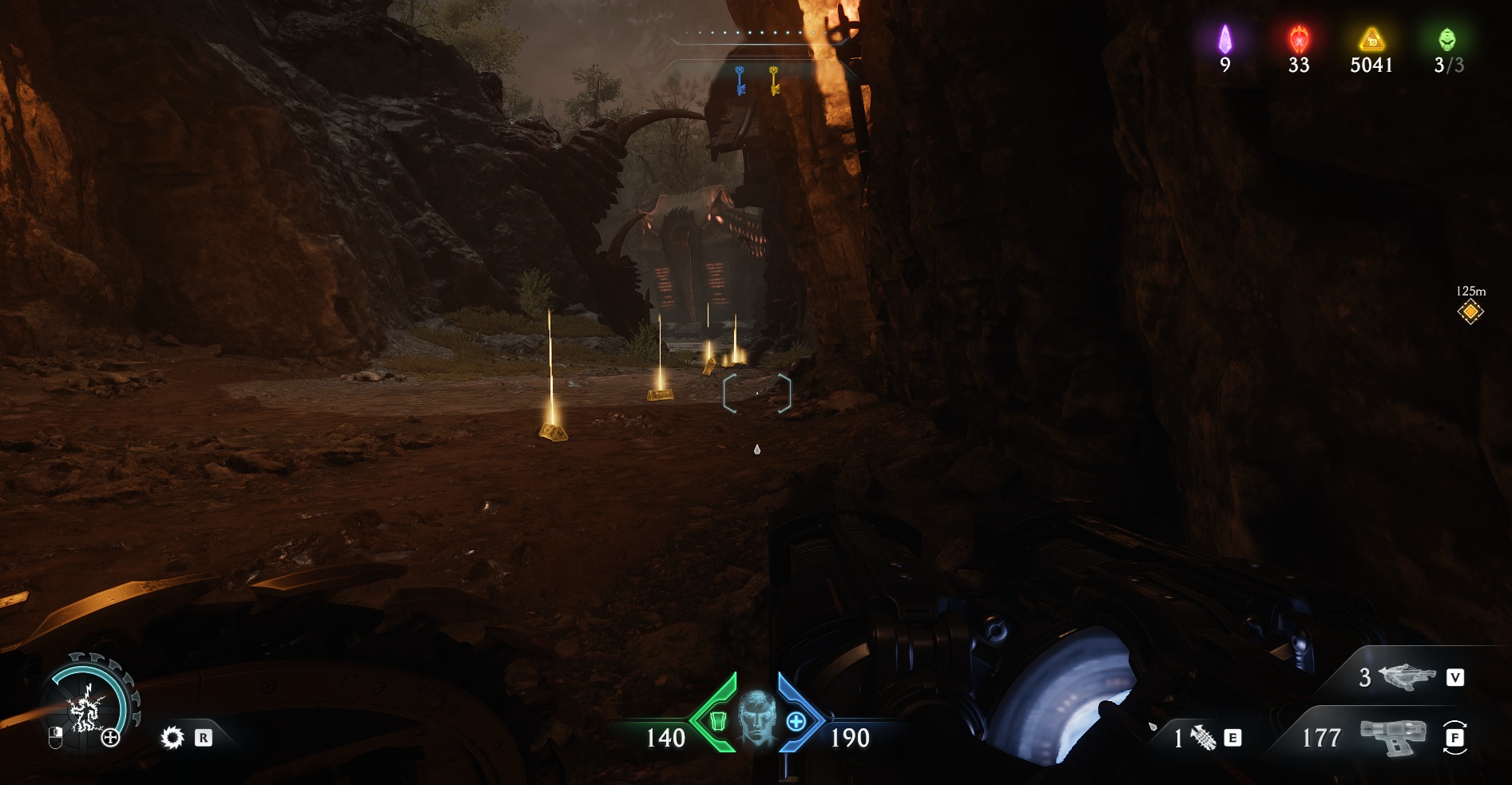Image resolution: width=1512 pixels, height=785 pixels.
Task: Select the blue health cross icon
Action: (x=796, y=722)
